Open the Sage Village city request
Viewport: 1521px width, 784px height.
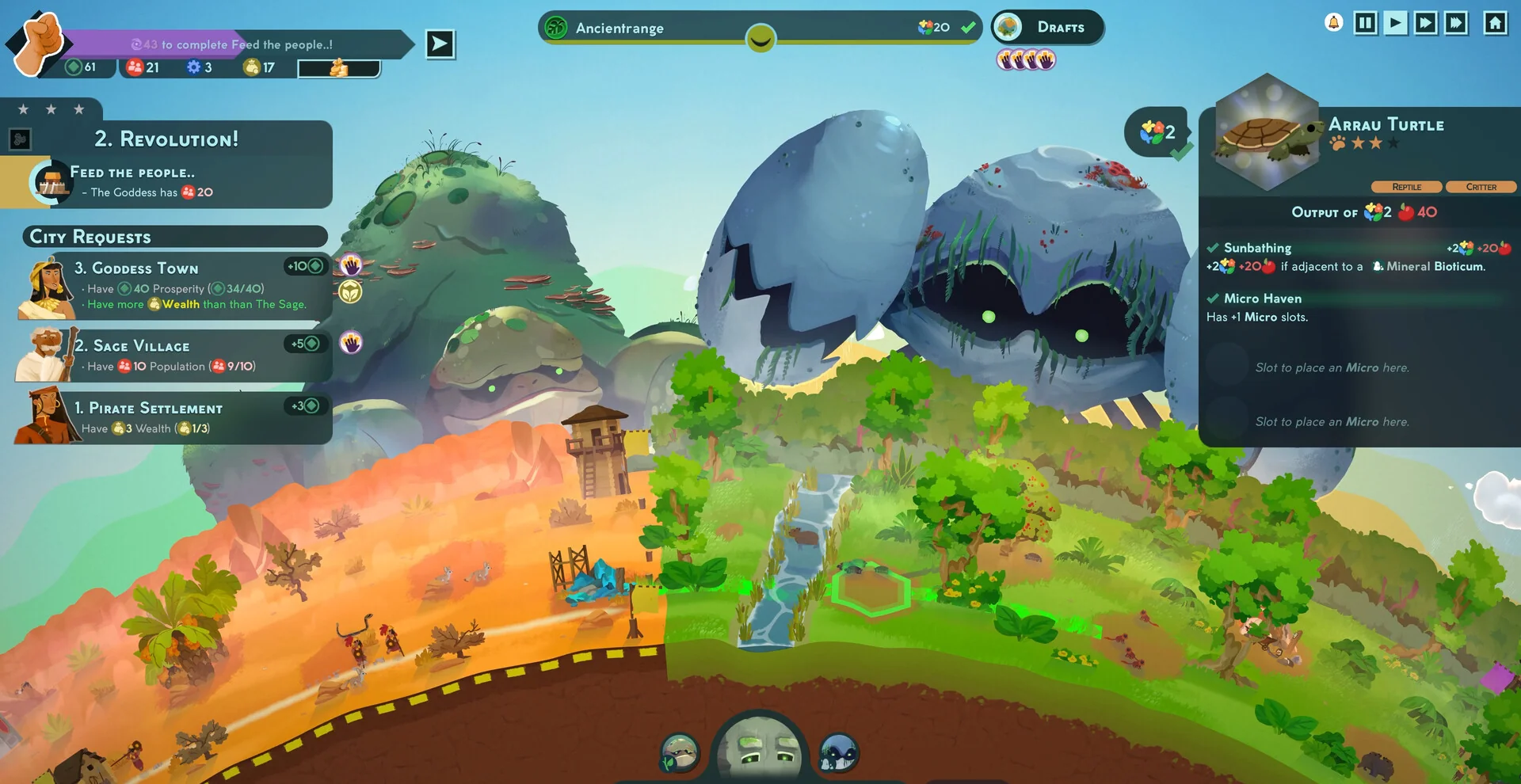pos(174,355)
